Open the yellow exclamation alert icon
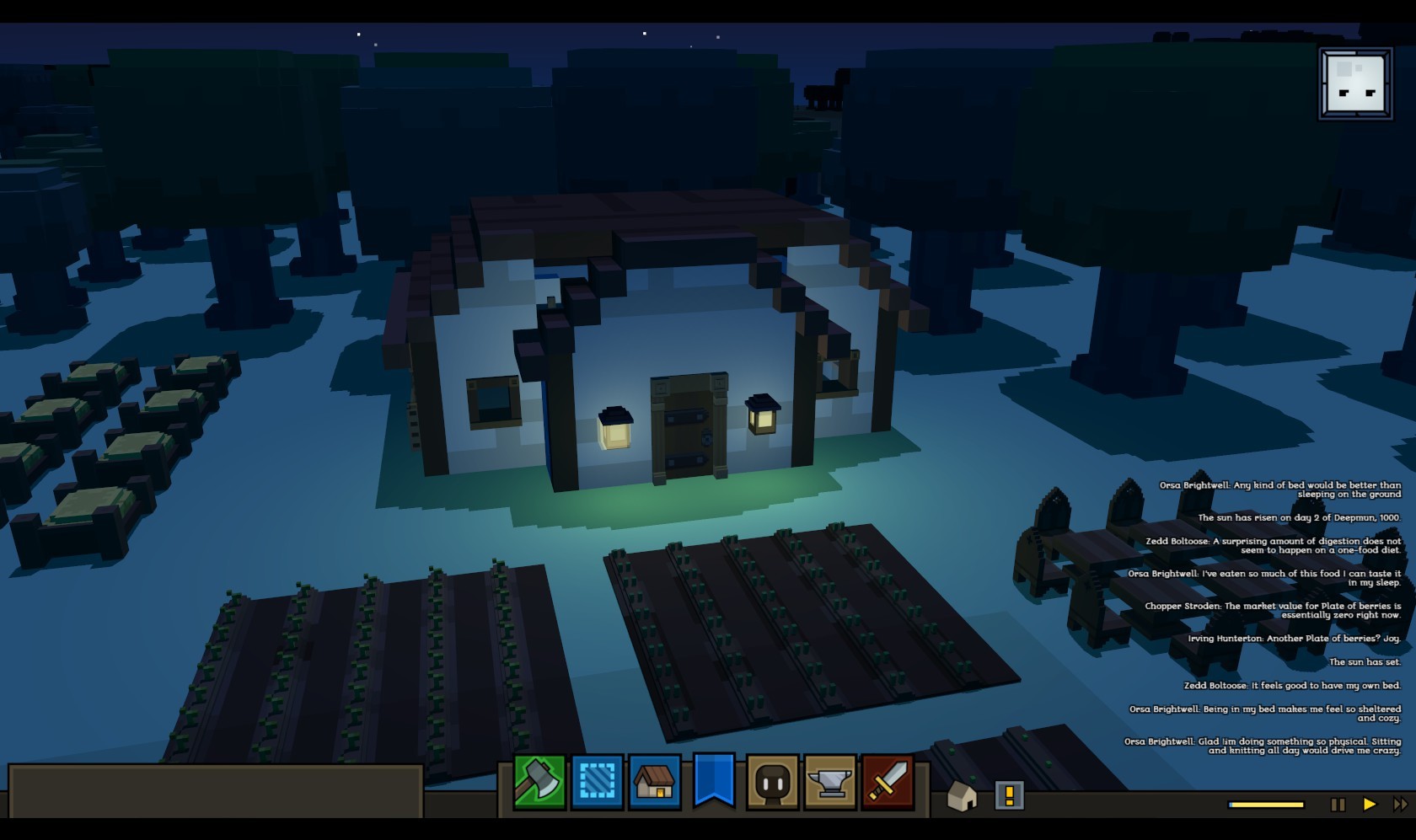1416x840 pixels. (x=1009, y=795)
